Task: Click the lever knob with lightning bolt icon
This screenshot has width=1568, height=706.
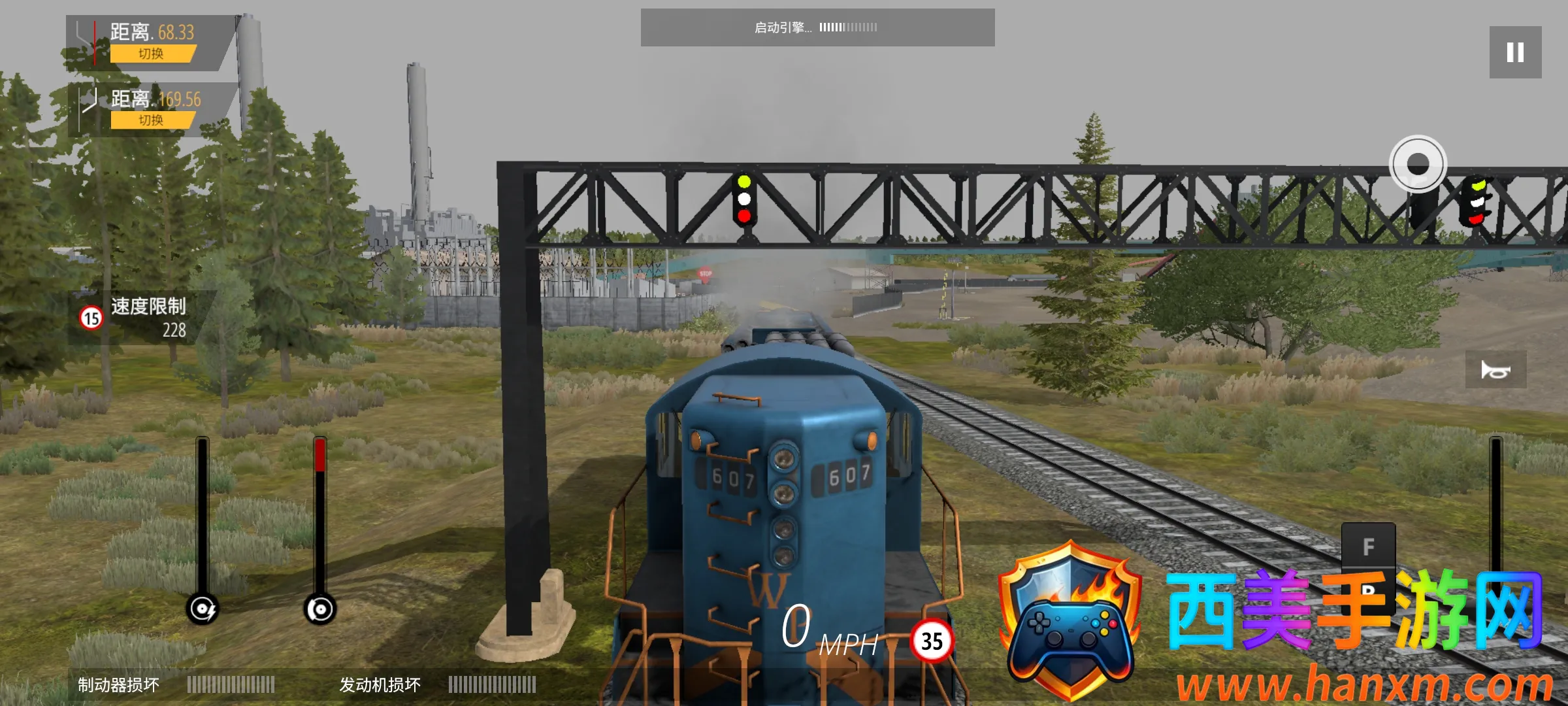Action: (x=203, y=609)
